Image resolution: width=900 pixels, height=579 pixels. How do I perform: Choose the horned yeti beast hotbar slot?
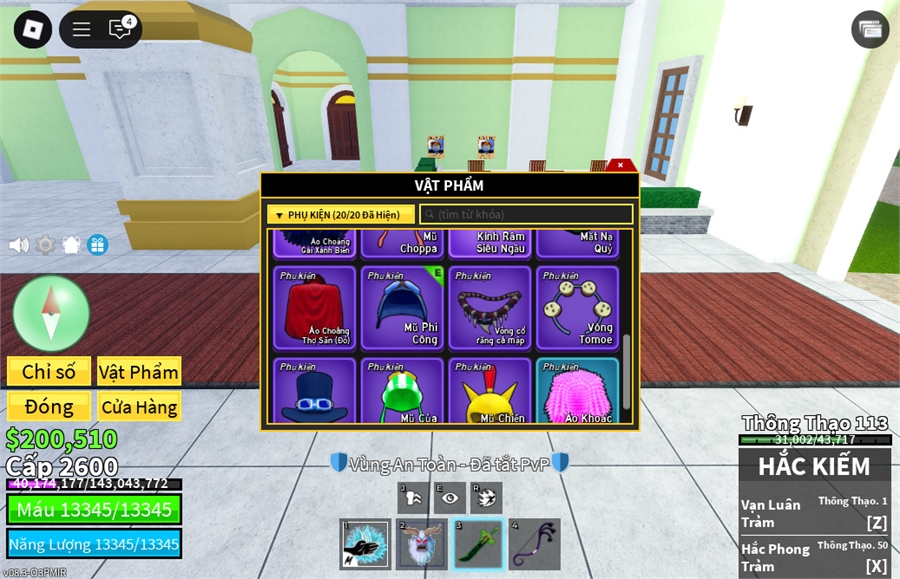pyautogui.click(x=422, y=545)
